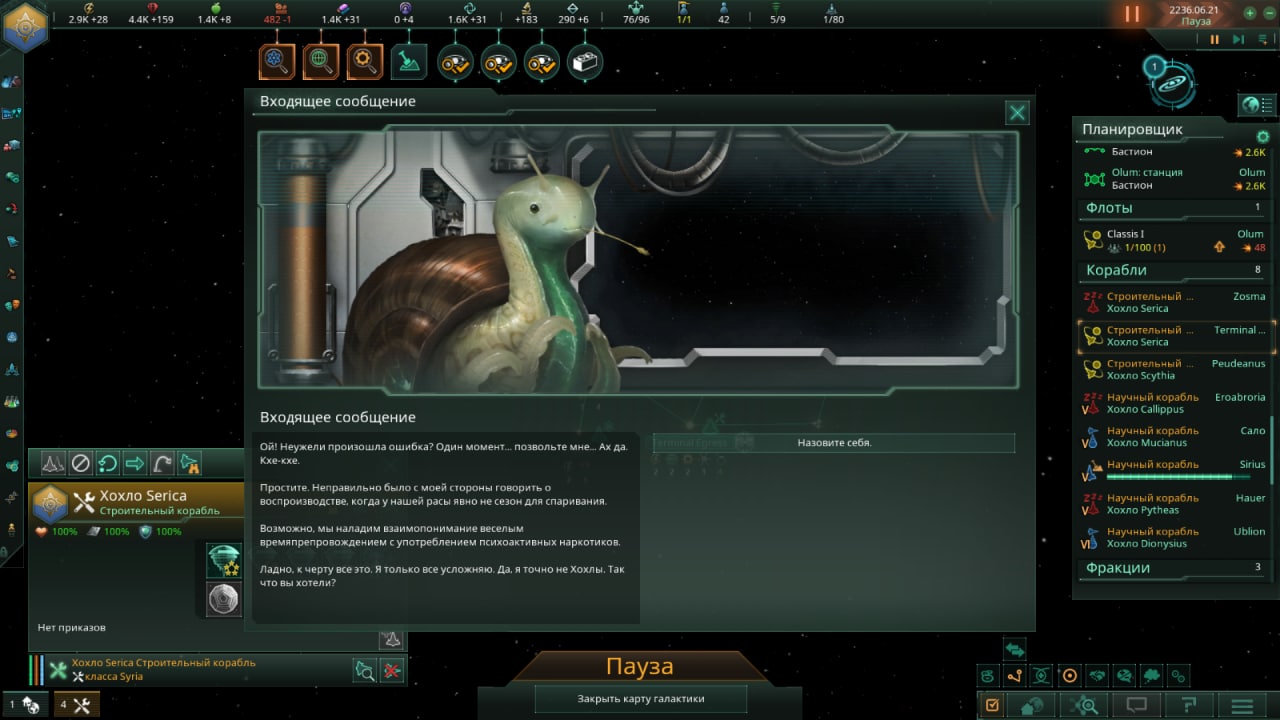This screenshot has height=720, width=1280.
Task: Select control group 1 tab
Action: click(25, 705)
